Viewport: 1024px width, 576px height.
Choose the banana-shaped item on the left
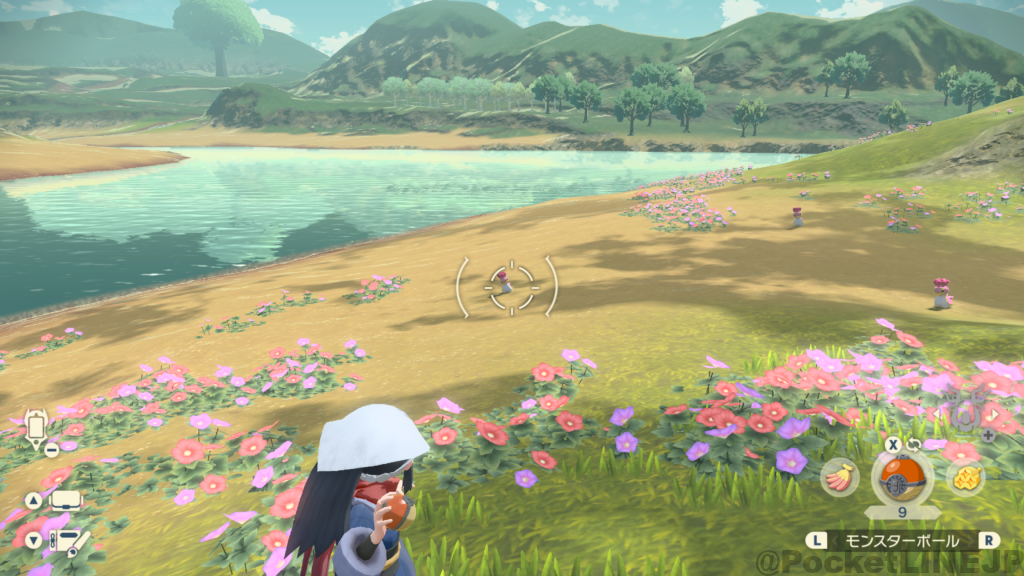(x=839, y=477)
